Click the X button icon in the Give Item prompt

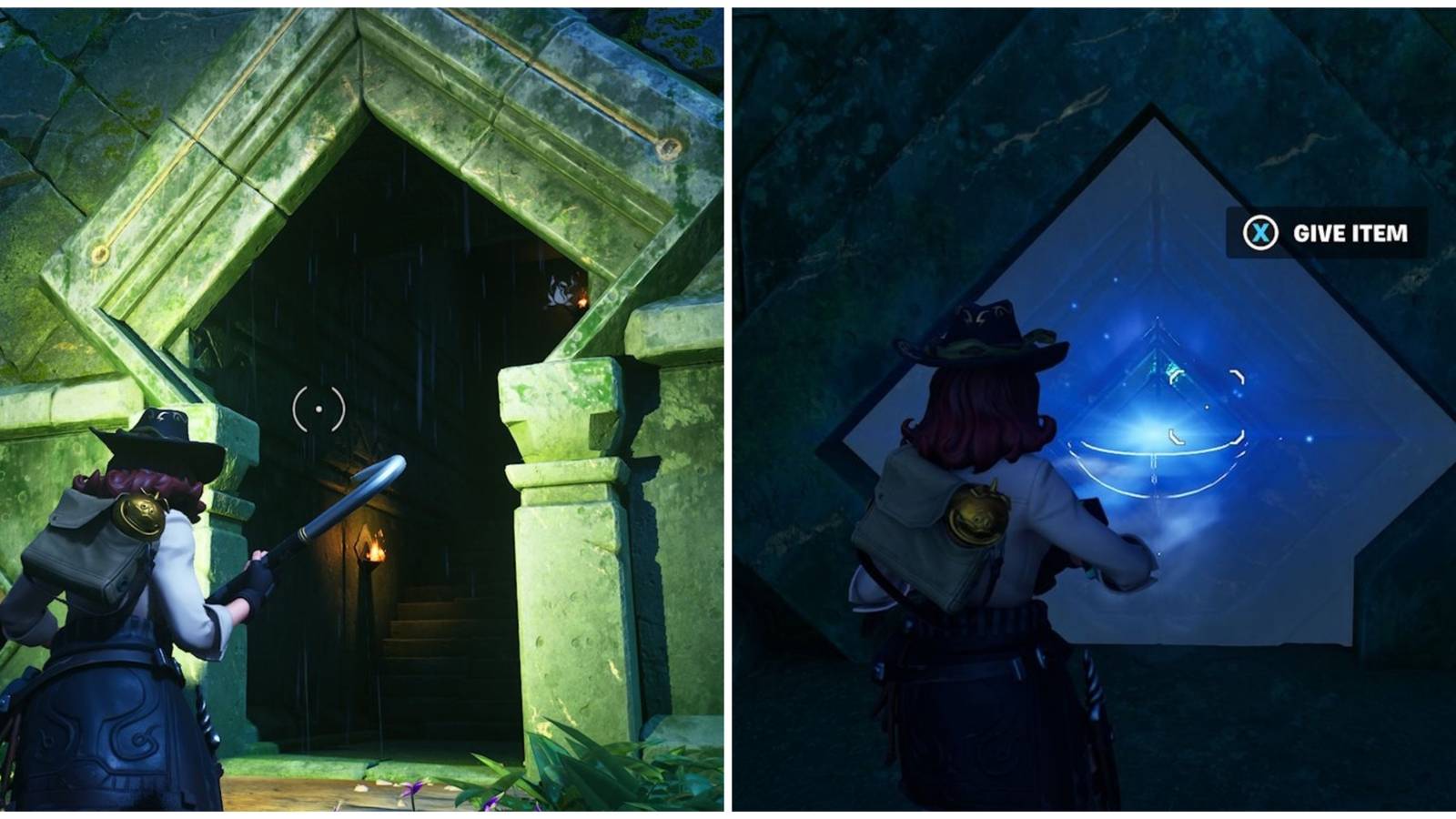click(1259, 233)
